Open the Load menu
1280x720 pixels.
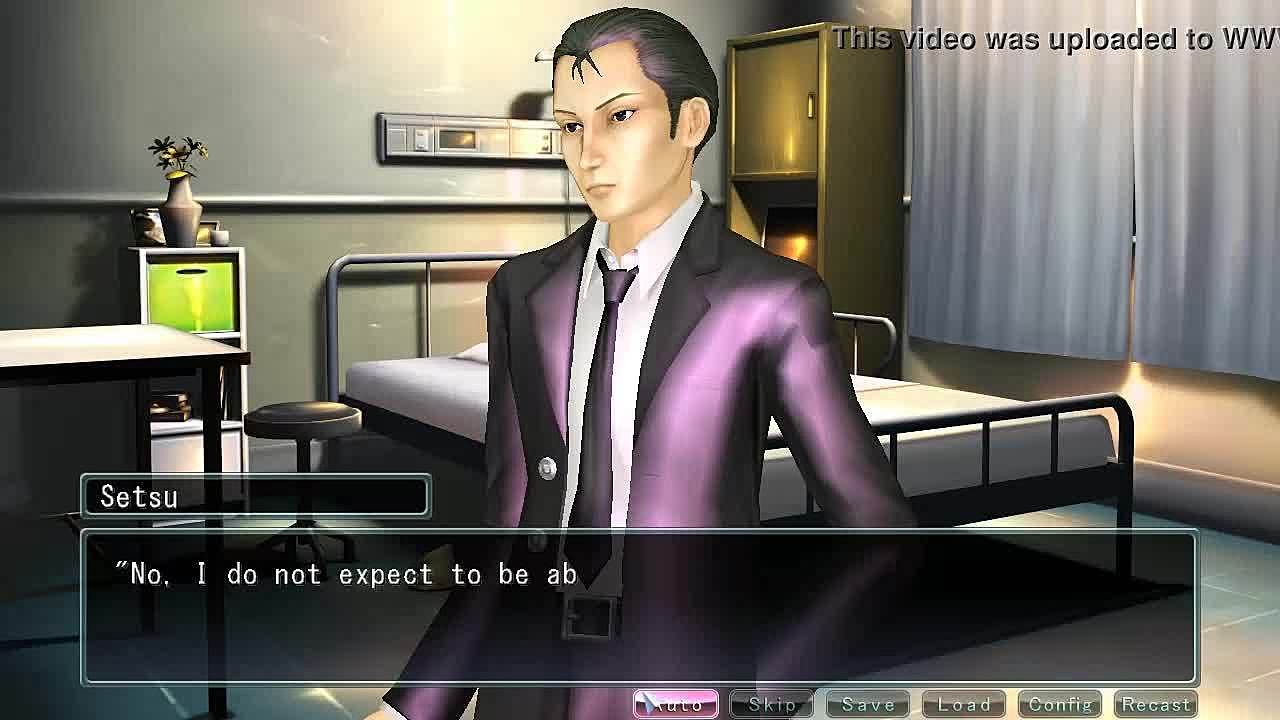point(963,704)
